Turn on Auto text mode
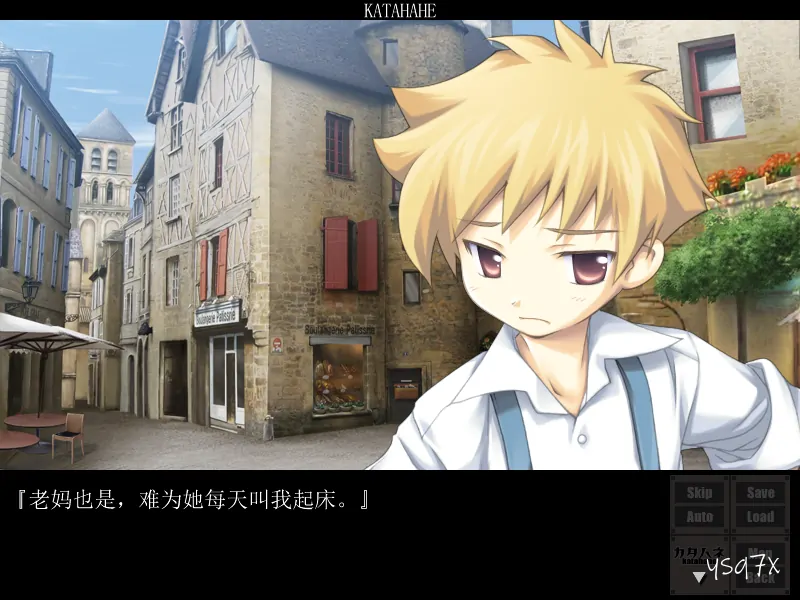The image size is (800, 600). [700, 517]
